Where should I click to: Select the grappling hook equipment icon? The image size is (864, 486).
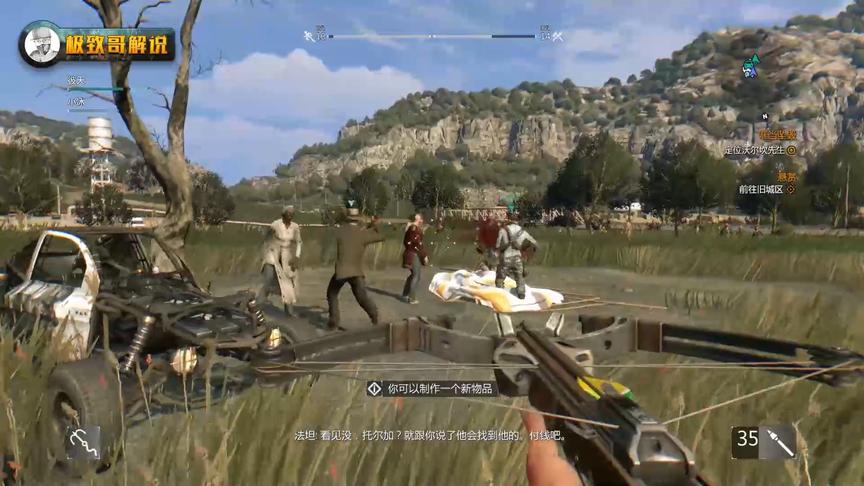84,441
